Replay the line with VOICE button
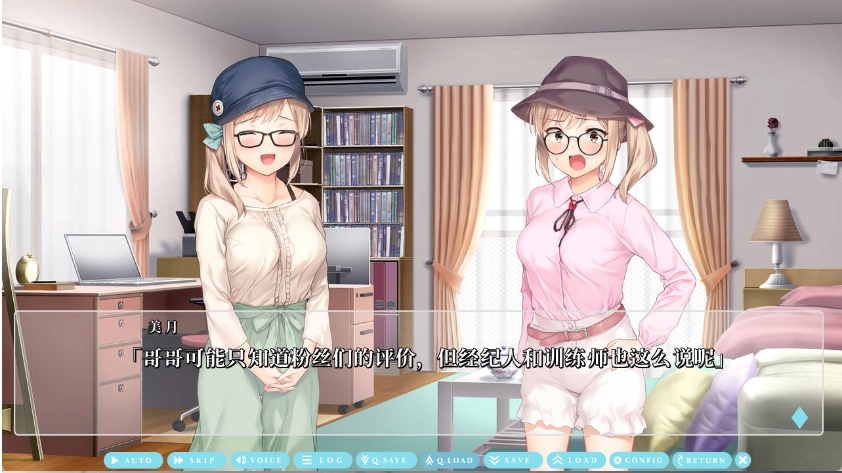Viewport: 842px width, 473px height. point(260,460)
